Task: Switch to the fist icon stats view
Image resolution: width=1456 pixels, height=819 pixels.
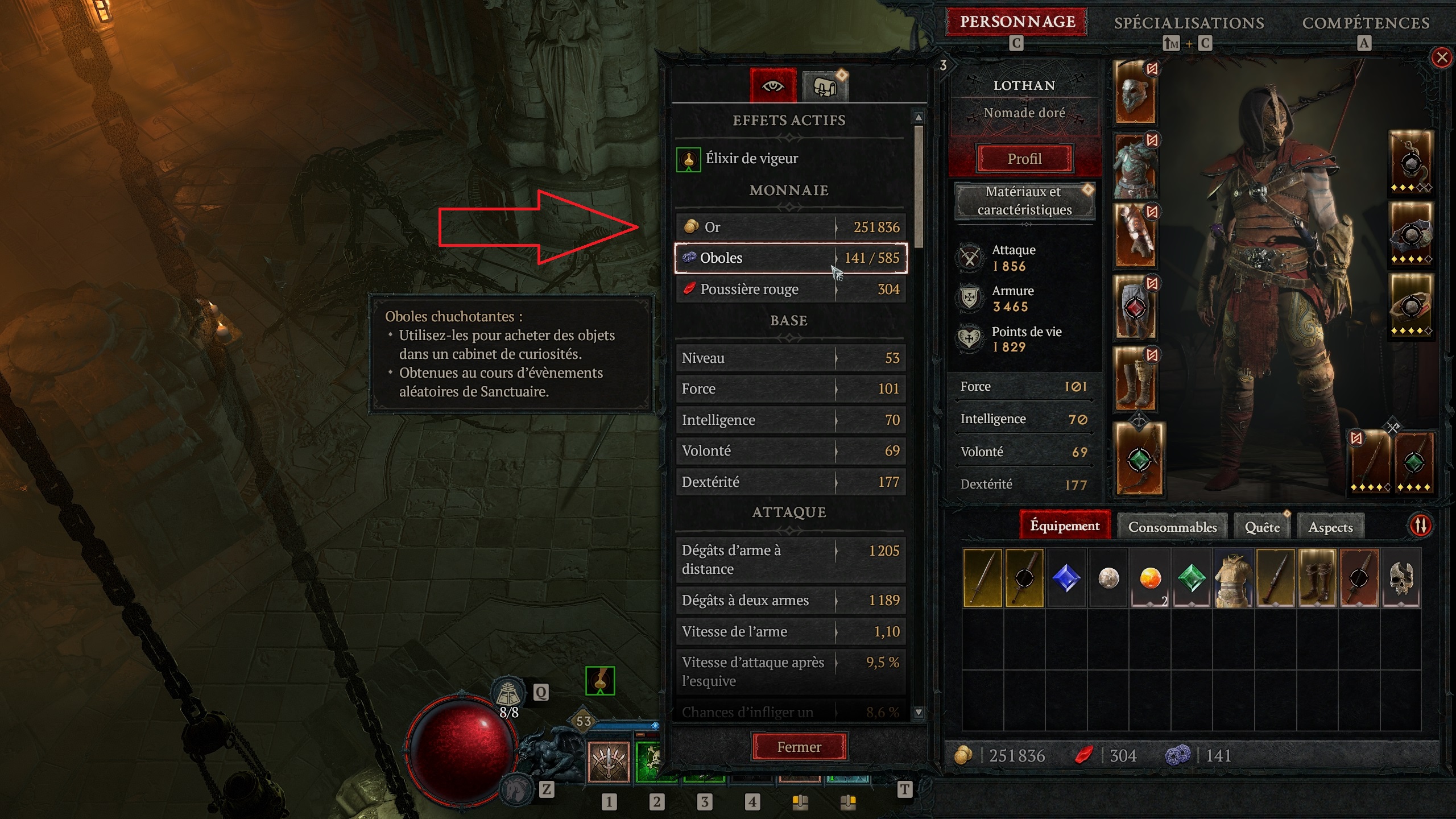Action: click(x=825, y=87)
